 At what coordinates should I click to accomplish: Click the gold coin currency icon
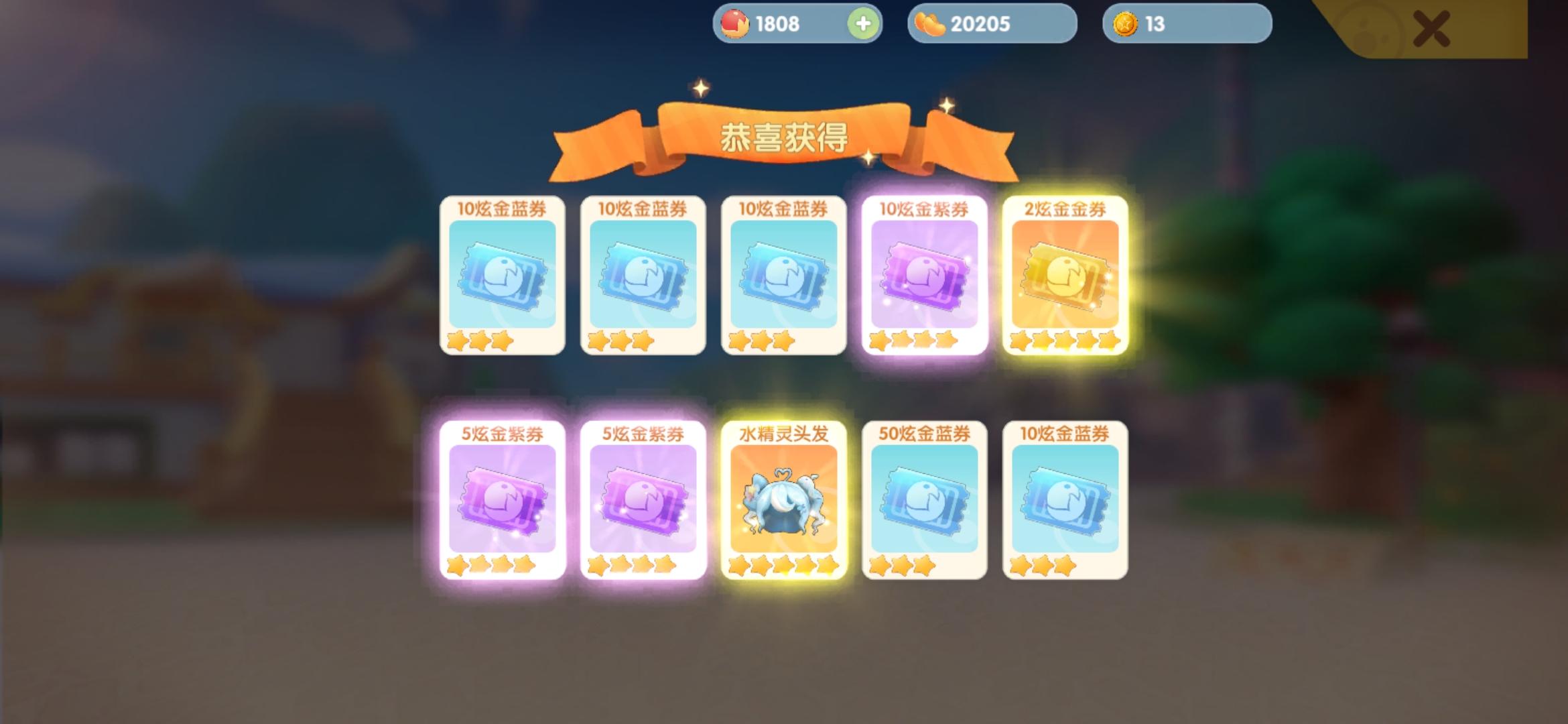[x=1124, y=25]
